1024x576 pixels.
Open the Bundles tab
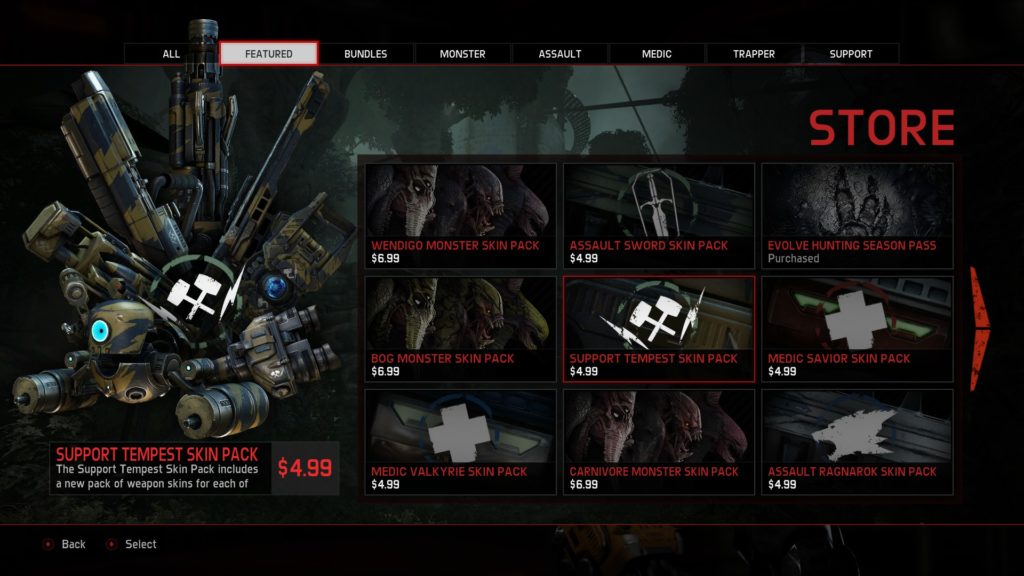coord(366,54)
